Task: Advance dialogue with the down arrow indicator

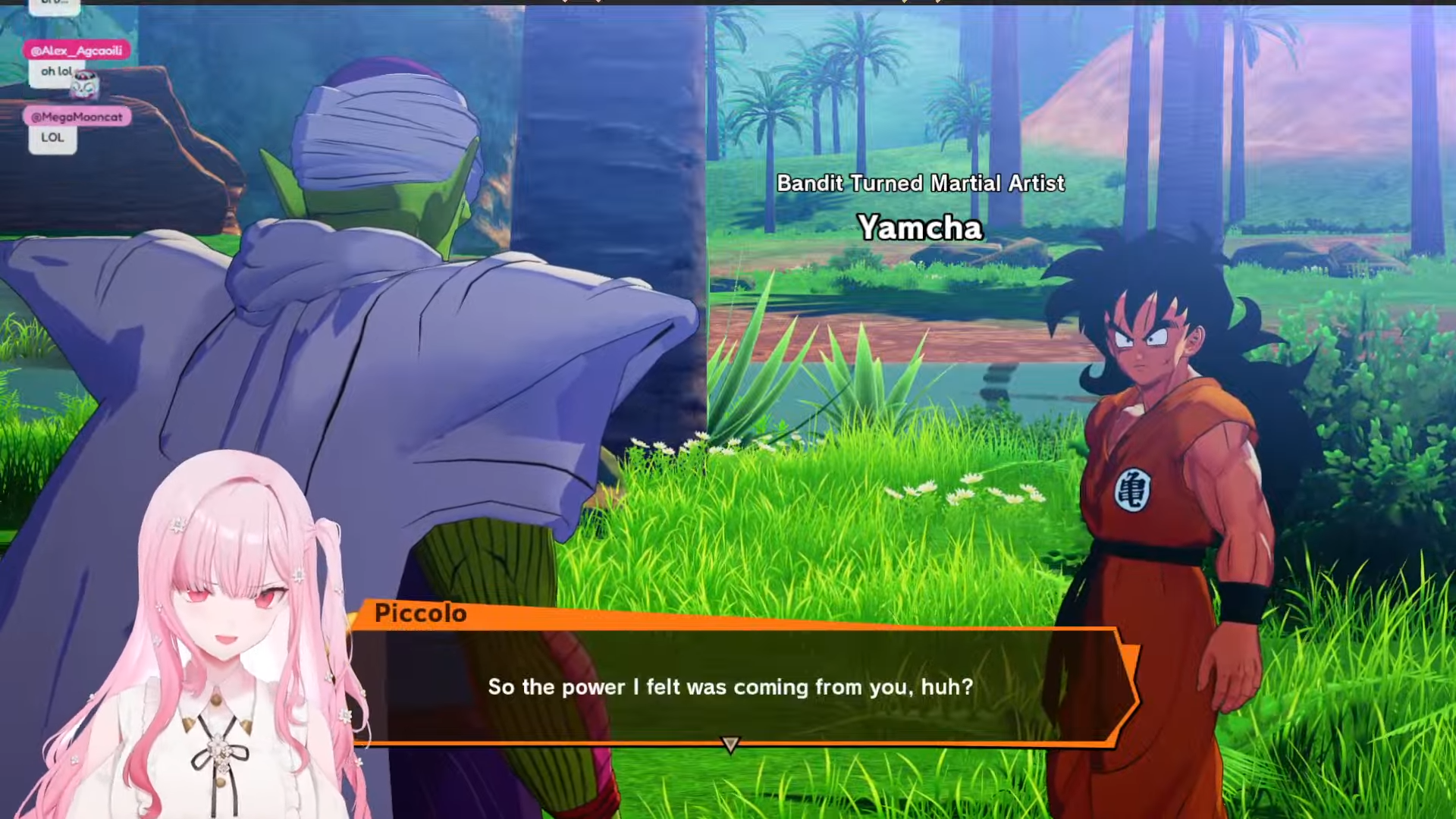Action: [x=730, y=745]
